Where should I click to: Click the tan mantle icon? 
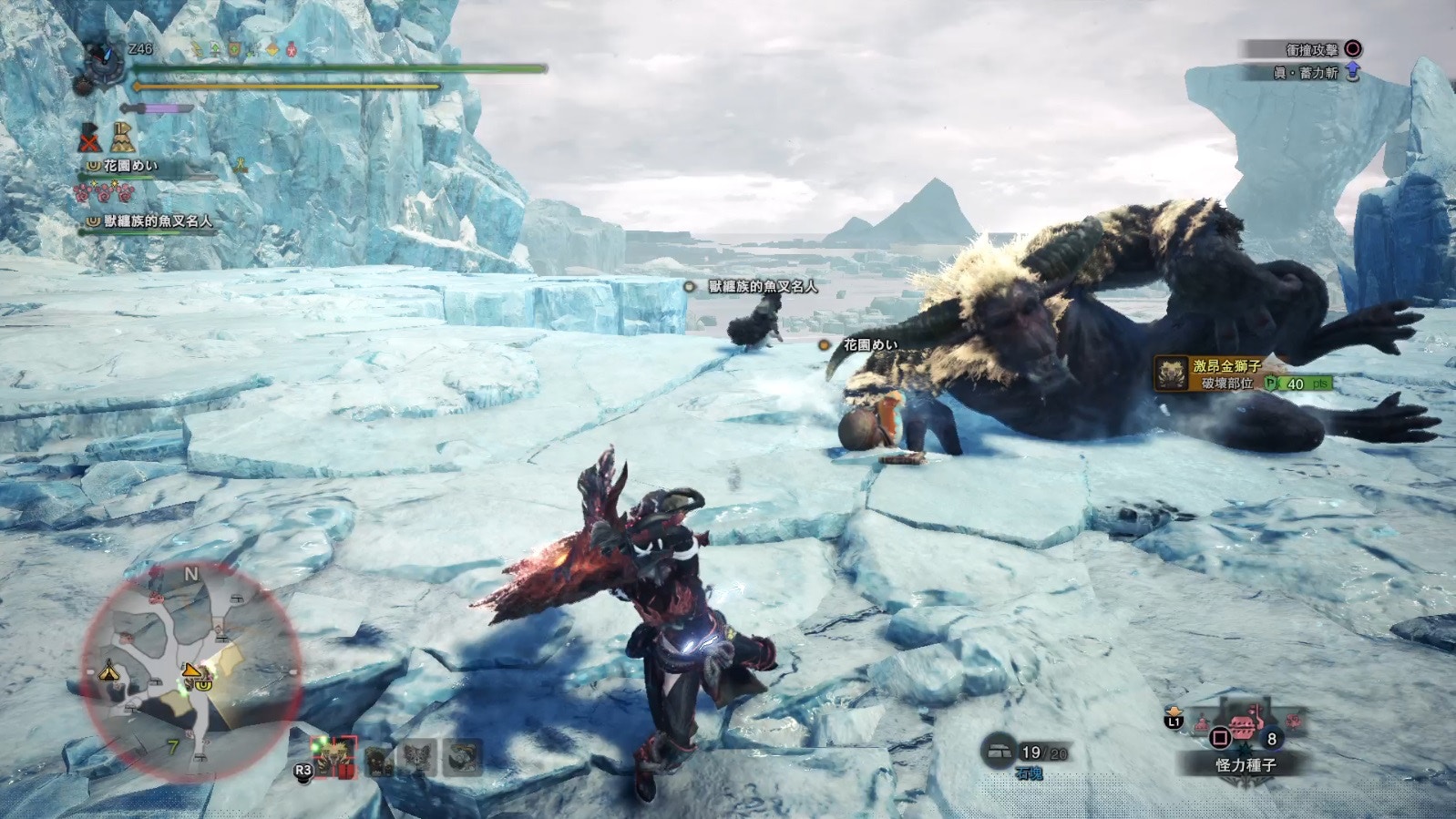coord(123,138)
